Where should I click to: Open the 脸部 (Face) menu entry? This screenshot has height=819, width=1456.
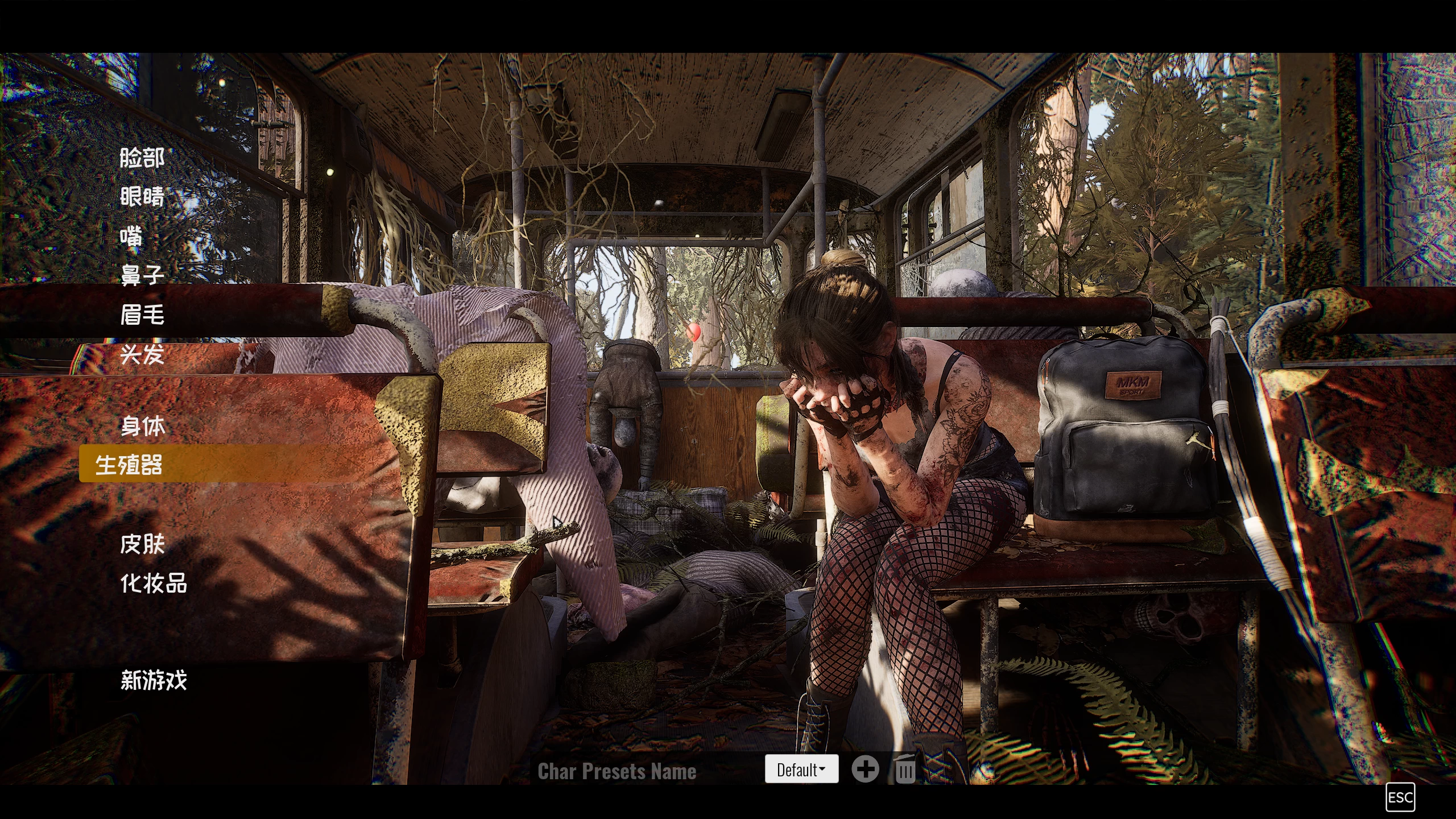(x=142, y=158)
